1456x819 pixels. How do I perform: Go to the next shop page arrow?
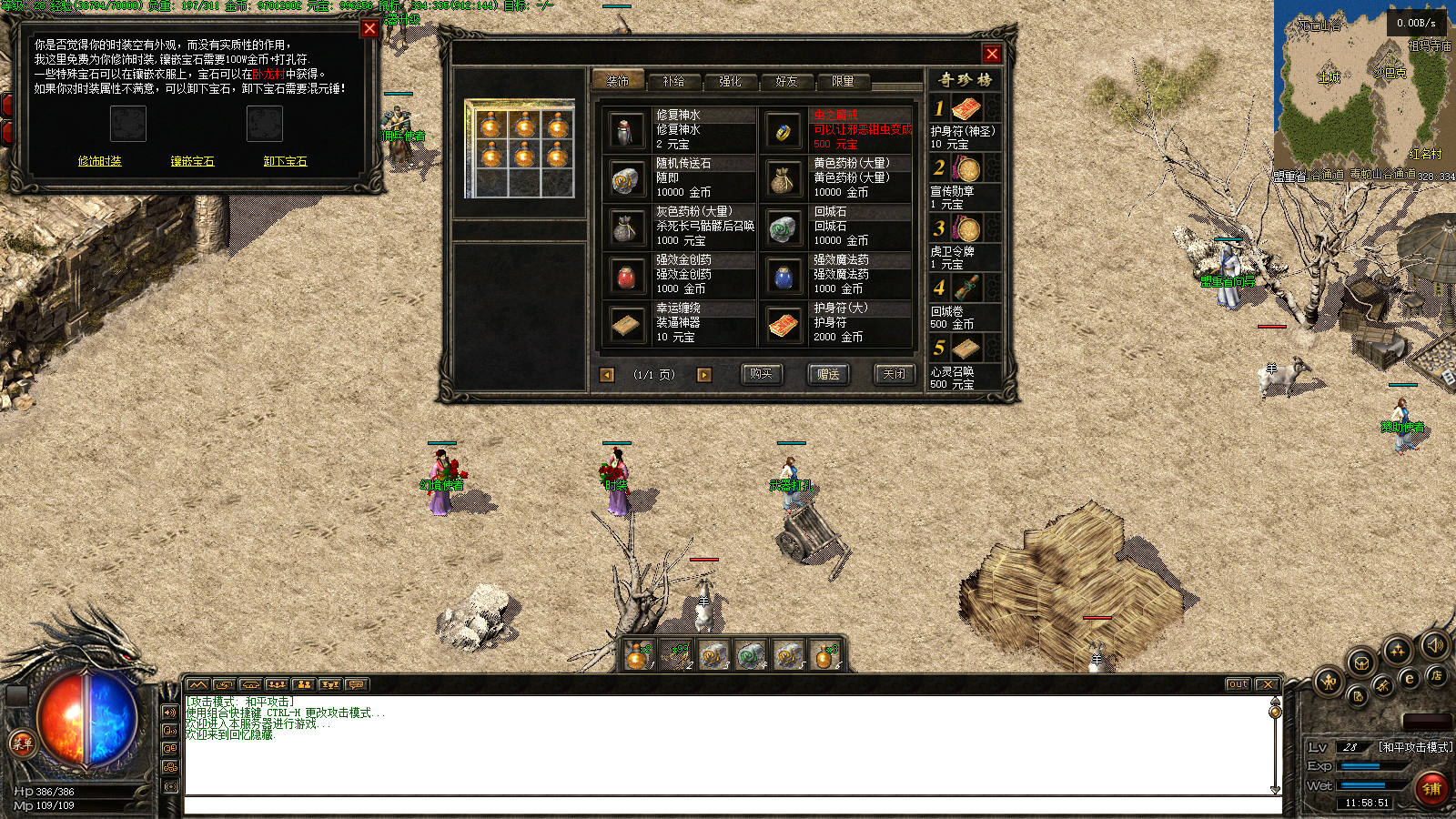pos(703,375)
